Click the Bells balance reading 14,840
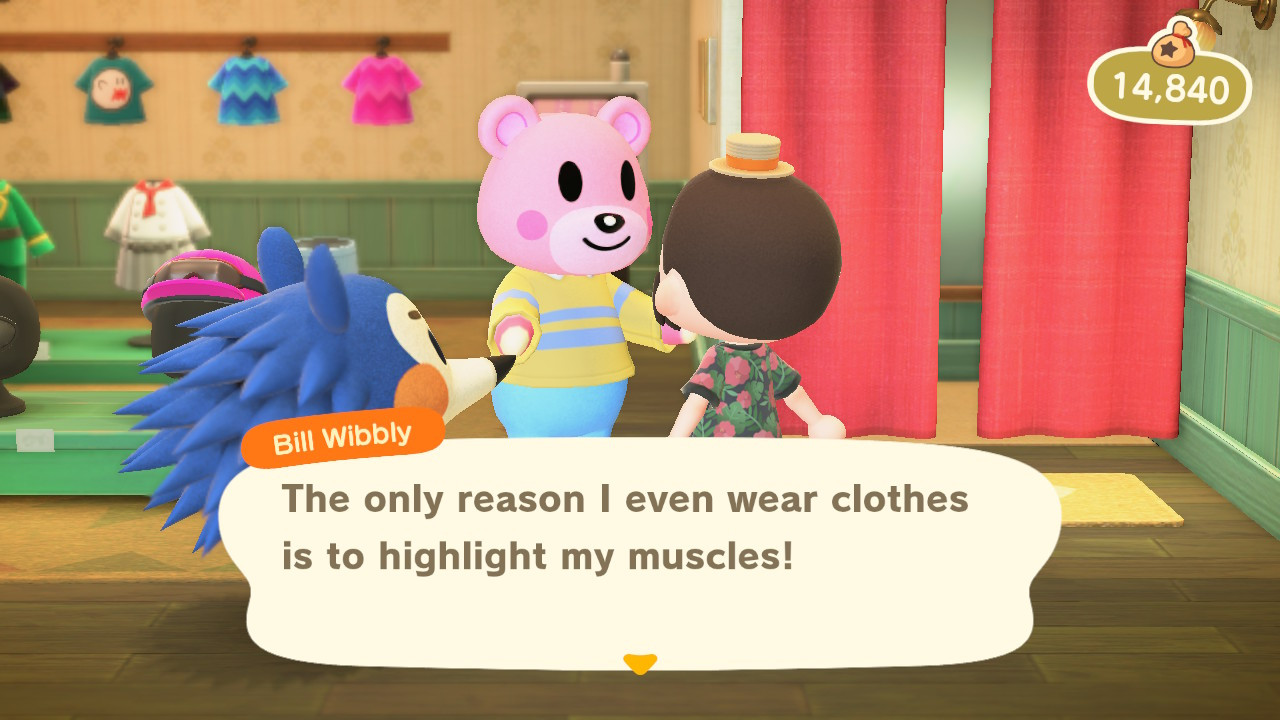 (1170, 90)
